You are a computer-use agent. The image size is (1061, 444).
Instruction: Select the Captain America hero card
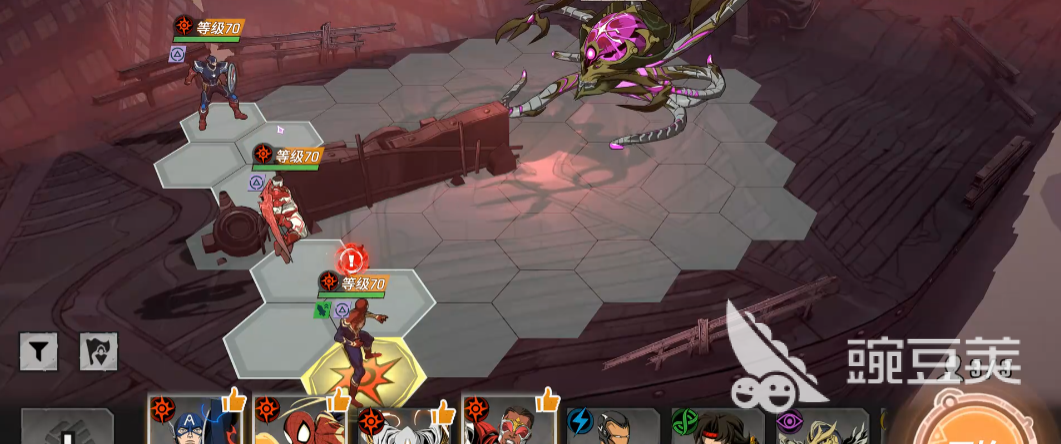pos(197,421)
